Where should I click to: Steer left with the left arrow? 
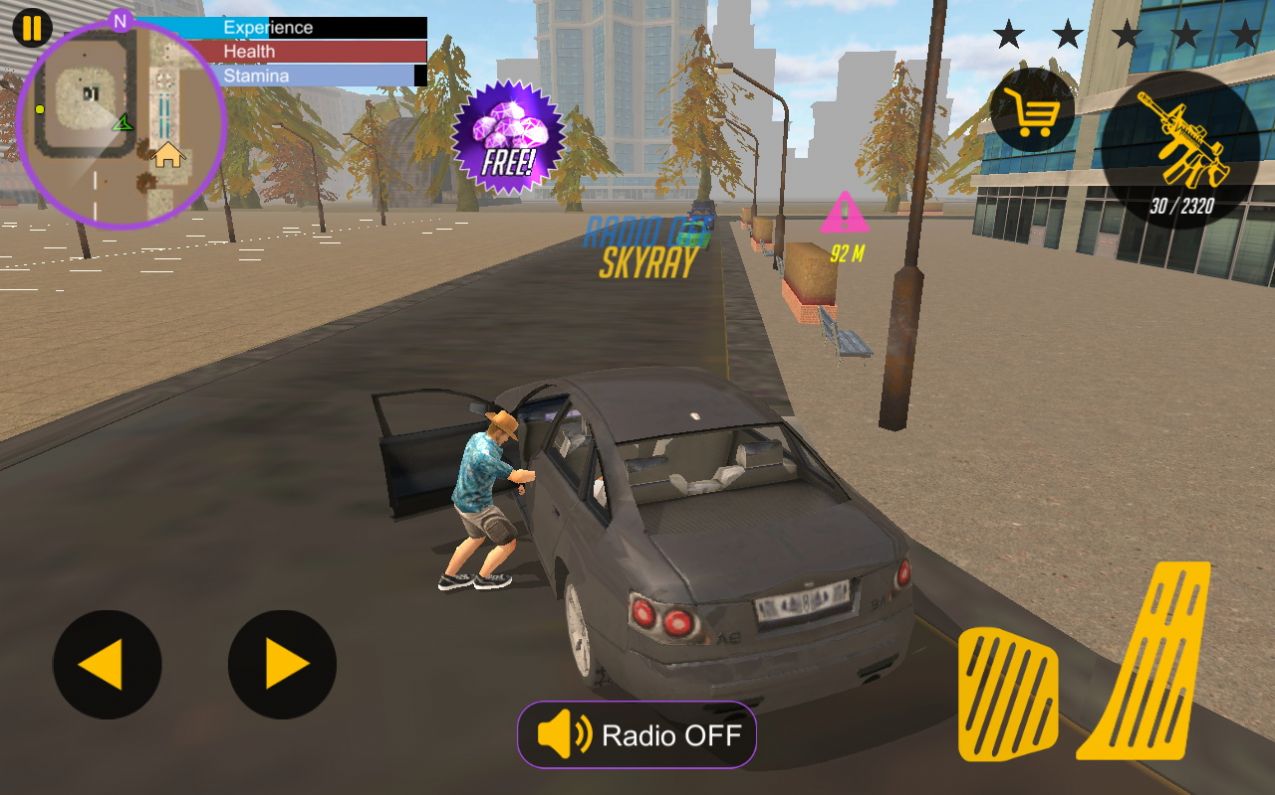click(x=107, y=664)
